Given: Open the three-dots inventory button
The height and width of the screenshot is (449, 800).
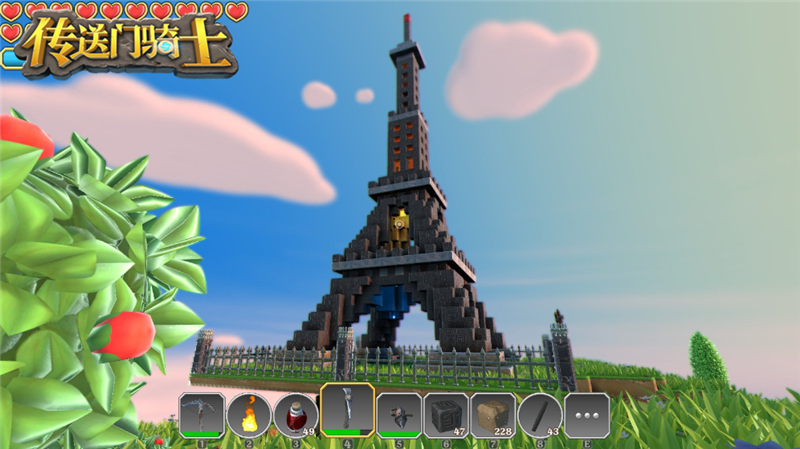Looking at the screenshot, I should pos(587,414).
